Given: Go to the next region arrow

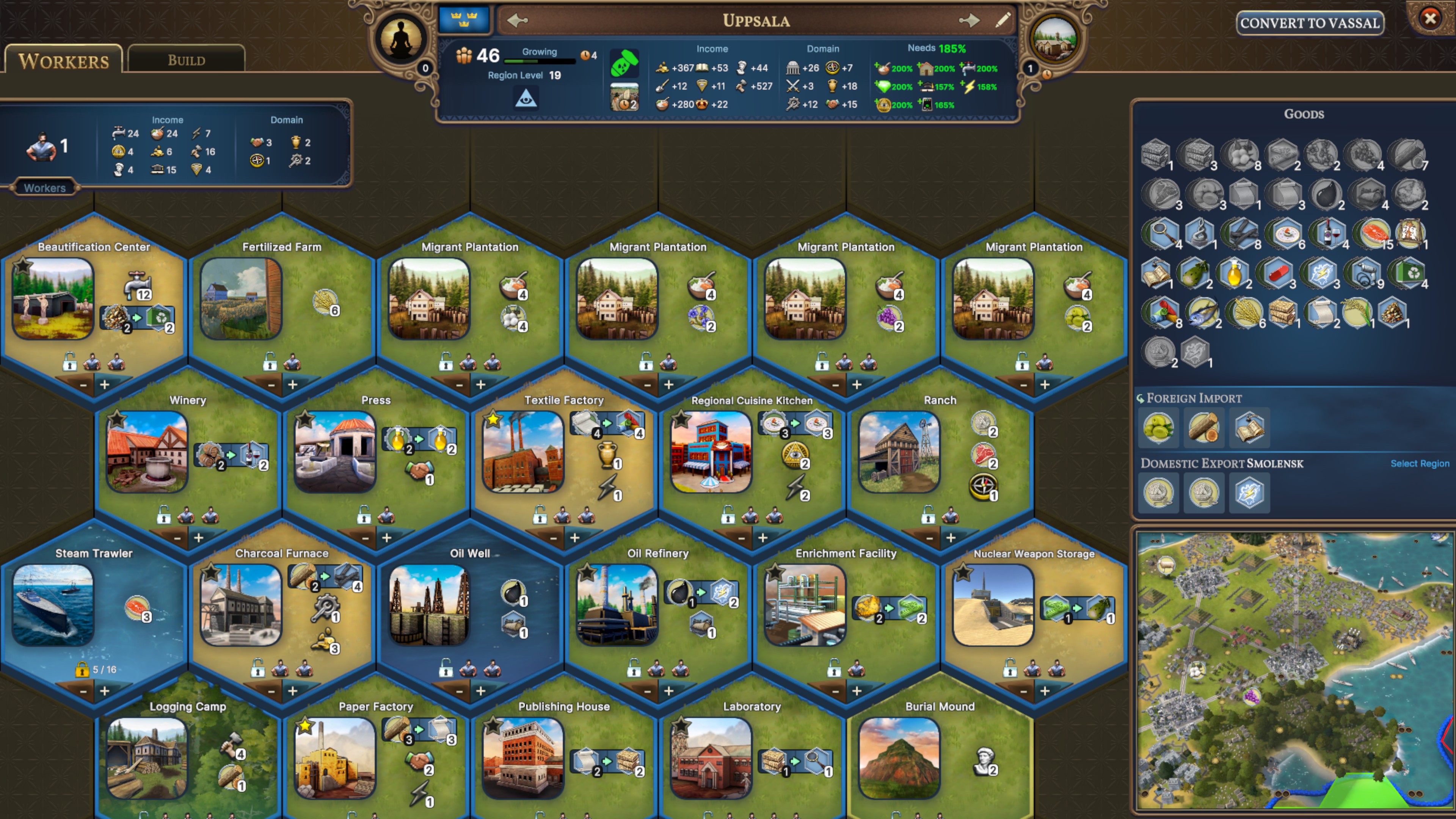Looking at the screenshot, I should coord(969,21).
